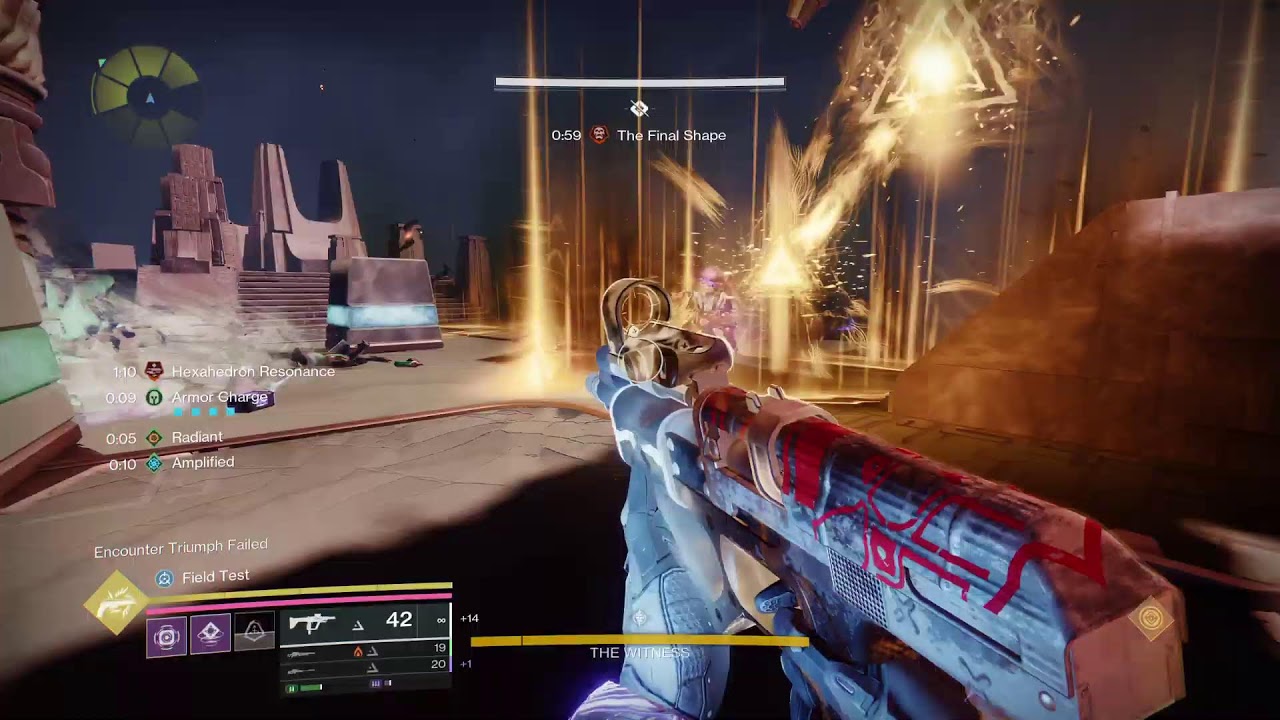This screenshot has height=720, width=1280.
Task: Select the equipped primary weapon slot
Action: pos(365,622)
